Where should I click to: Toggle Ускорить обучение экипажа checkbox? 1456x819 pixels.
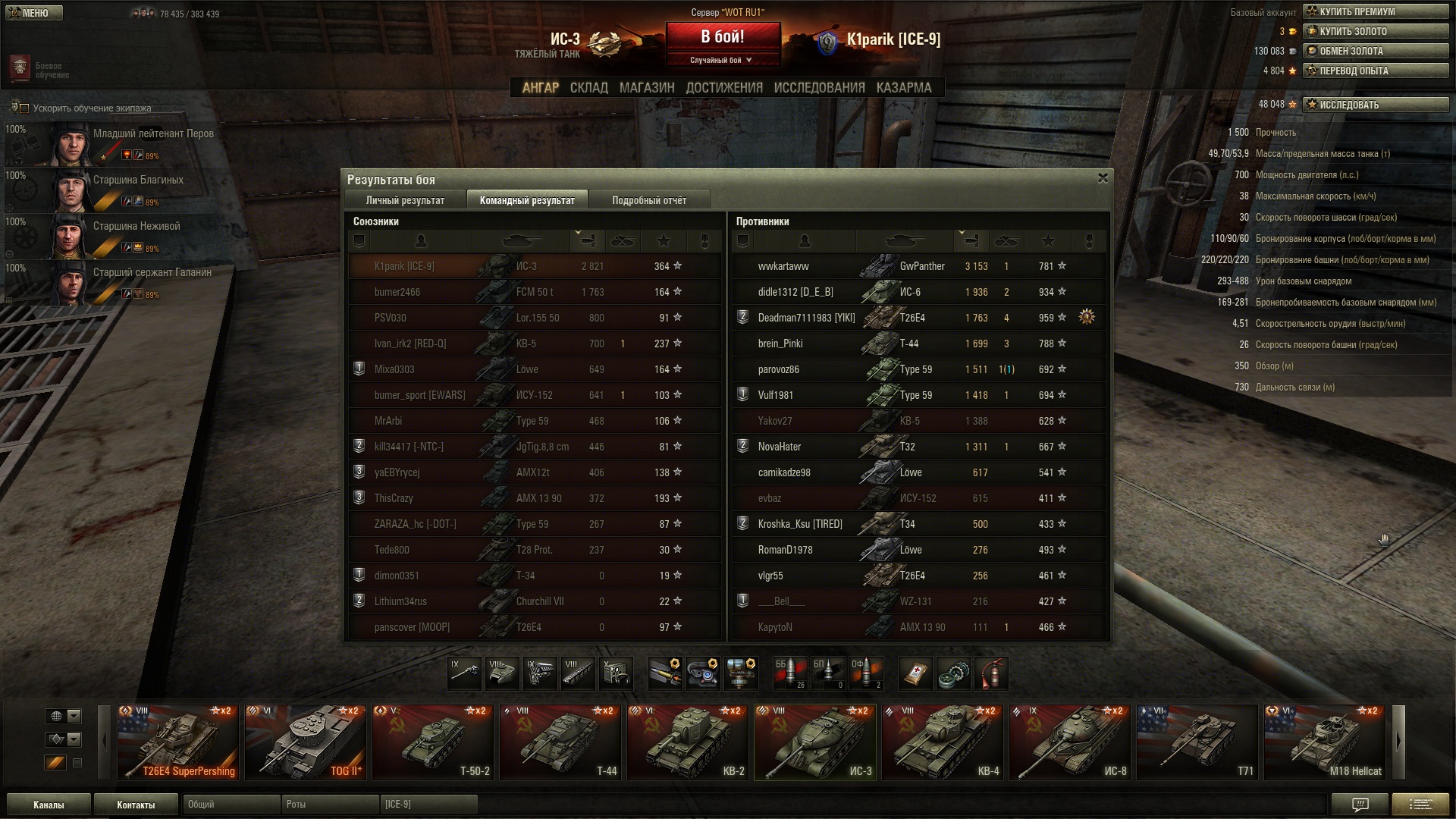(x=24, y=108)
